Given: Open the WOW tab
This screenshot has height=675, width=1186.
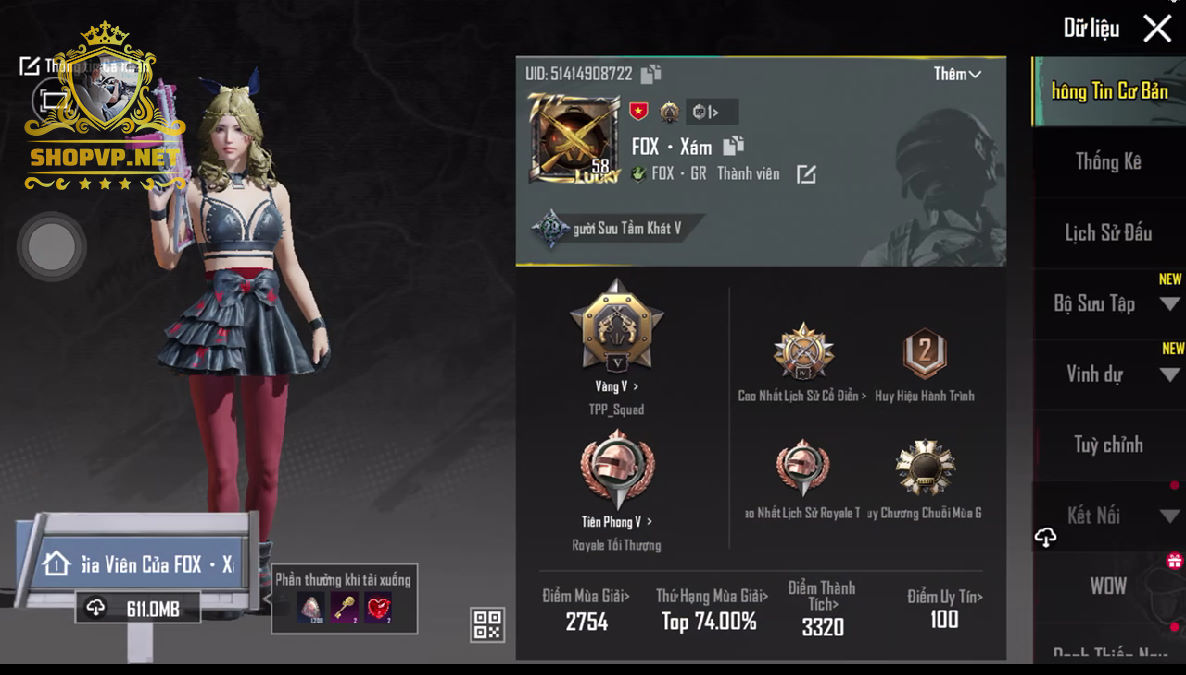Looking at the screenshot, I should [x=1108, y=586].
